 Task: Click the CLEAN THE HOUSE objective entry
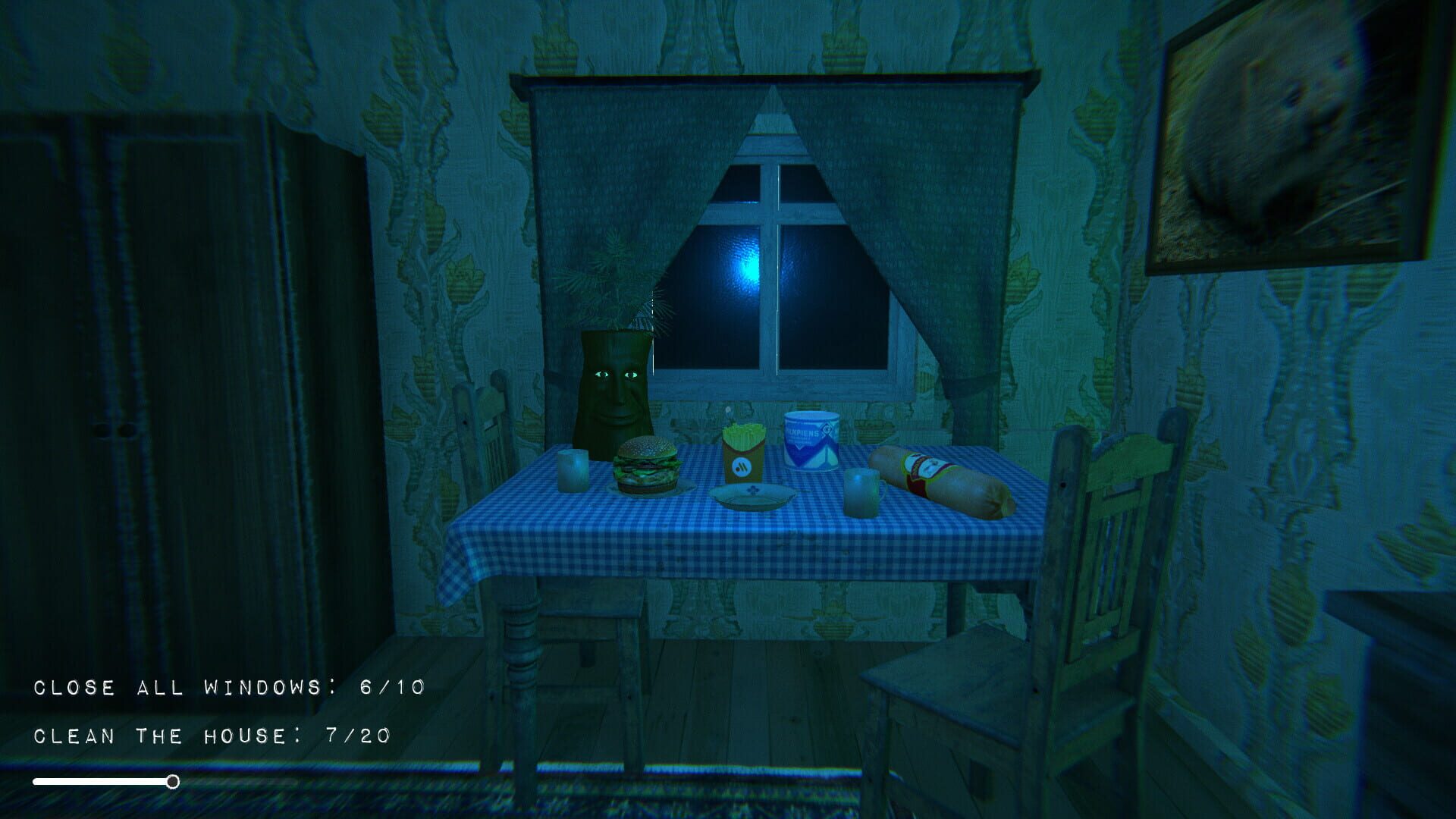[x=212, y=734]
